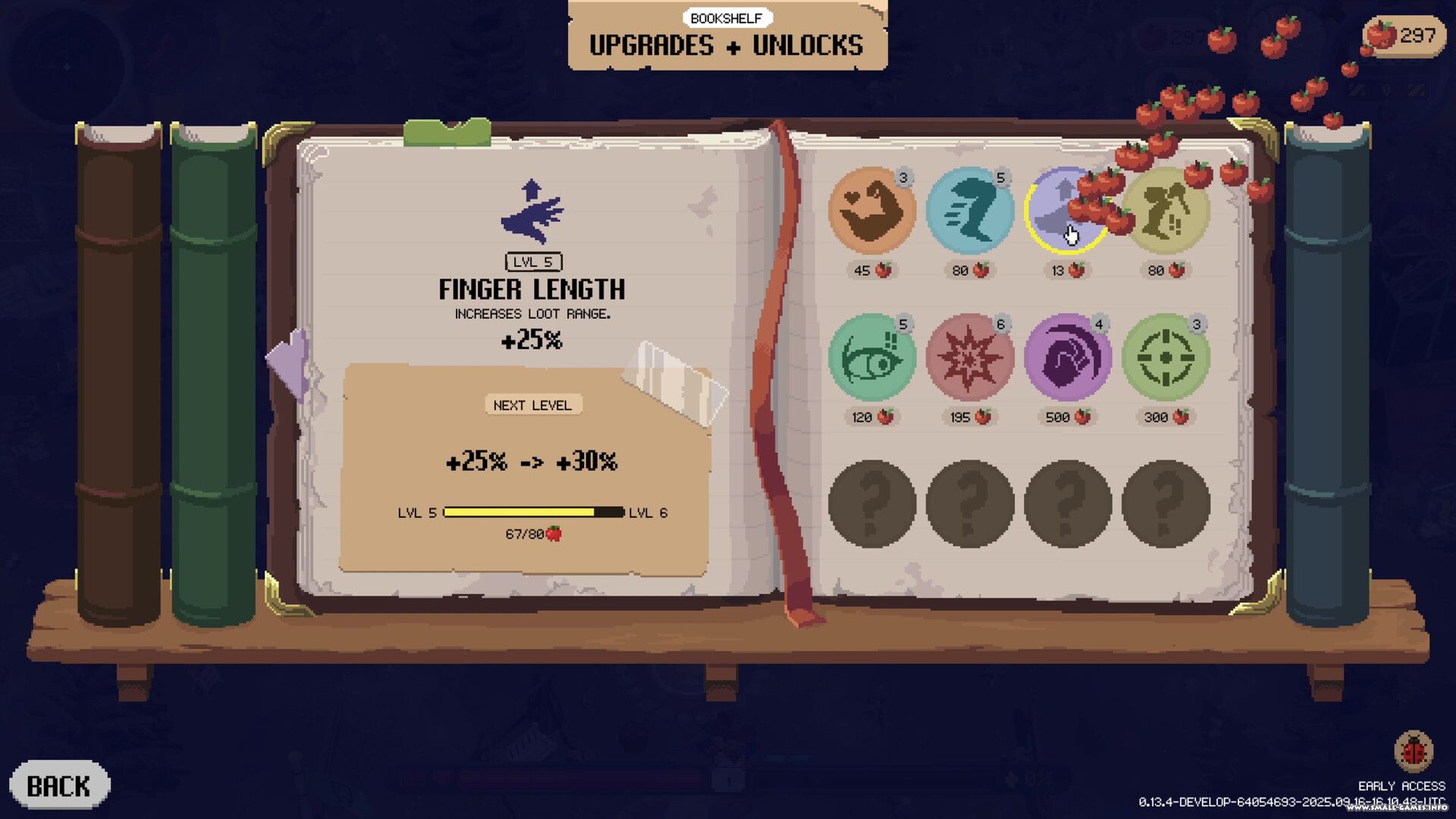This screenshot has width=1456, height=819.
Task: Choose the red explosion burst upgrade
Action: click(x=969, y=357)
